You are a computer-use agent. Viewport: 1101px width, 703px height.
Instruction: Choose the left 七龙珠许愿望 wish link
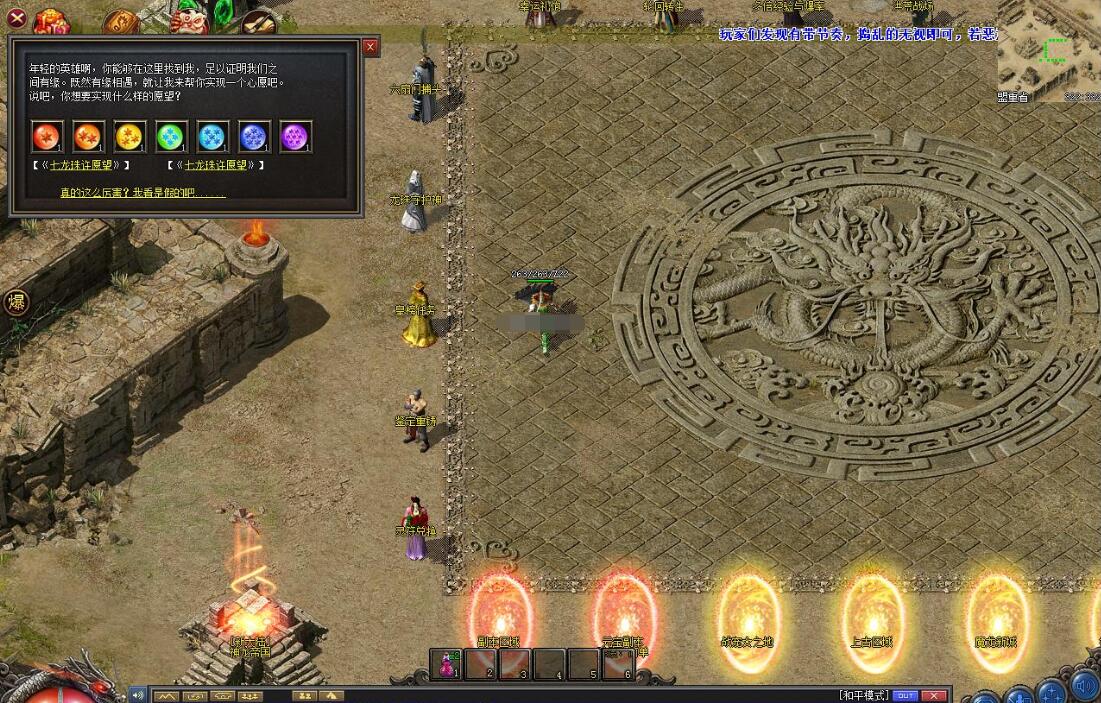tap(82, 165)
